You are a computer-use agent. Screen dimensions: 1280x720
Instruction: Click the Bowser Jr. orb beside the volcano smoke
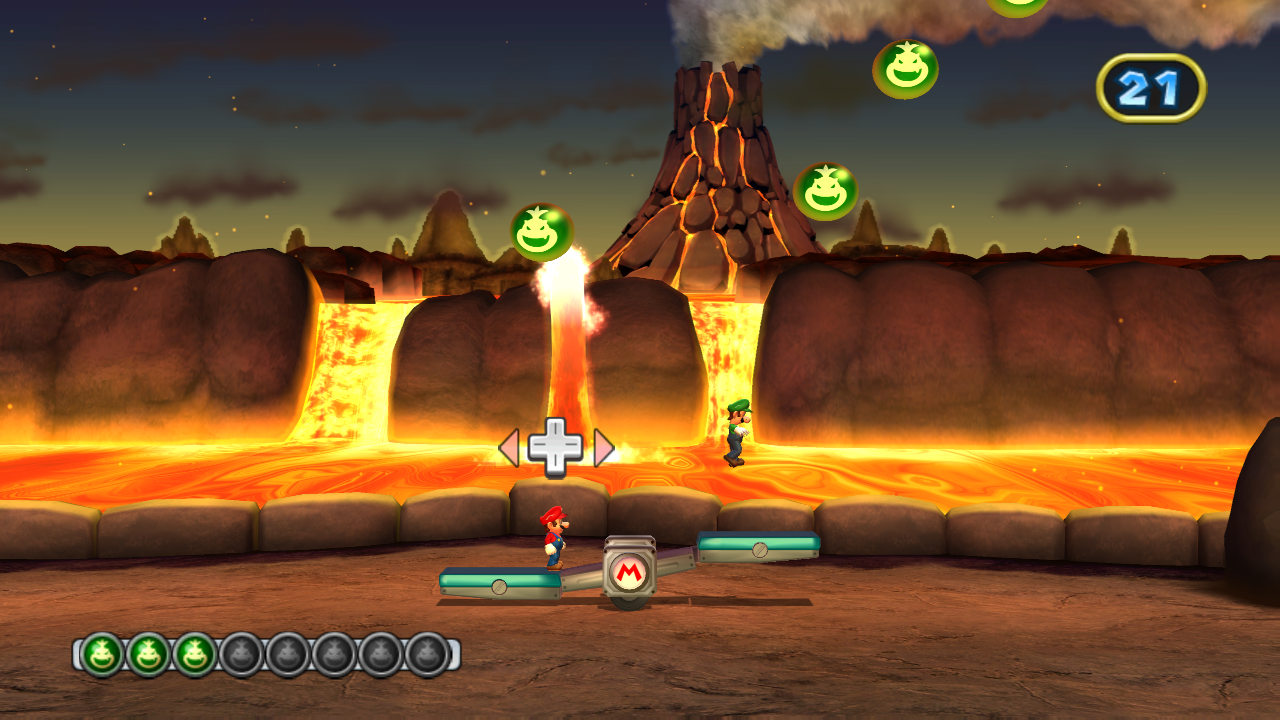click(x=908, y=71)
